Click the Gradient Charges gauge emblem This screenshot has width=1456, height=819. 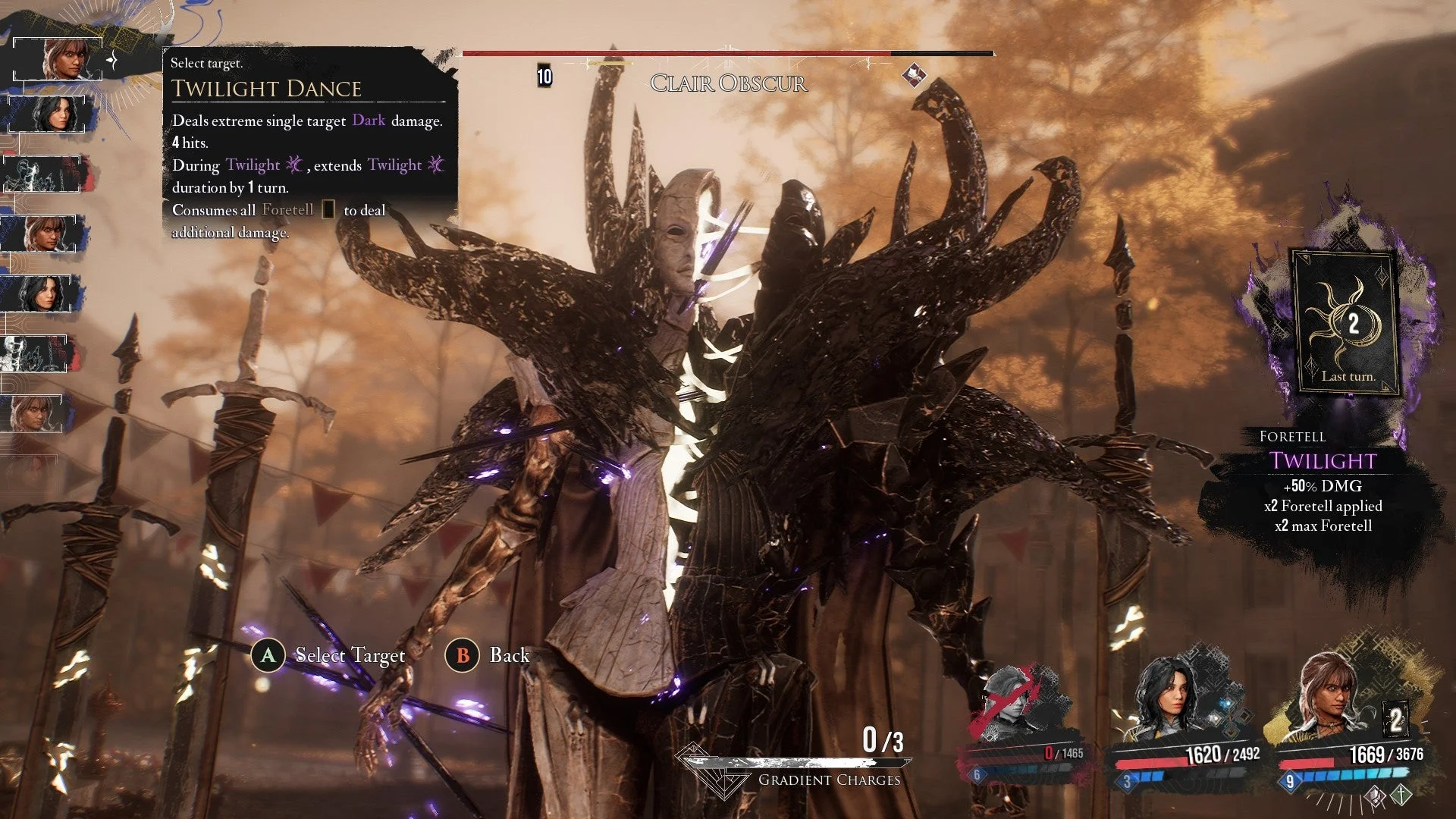click(708, 767)
